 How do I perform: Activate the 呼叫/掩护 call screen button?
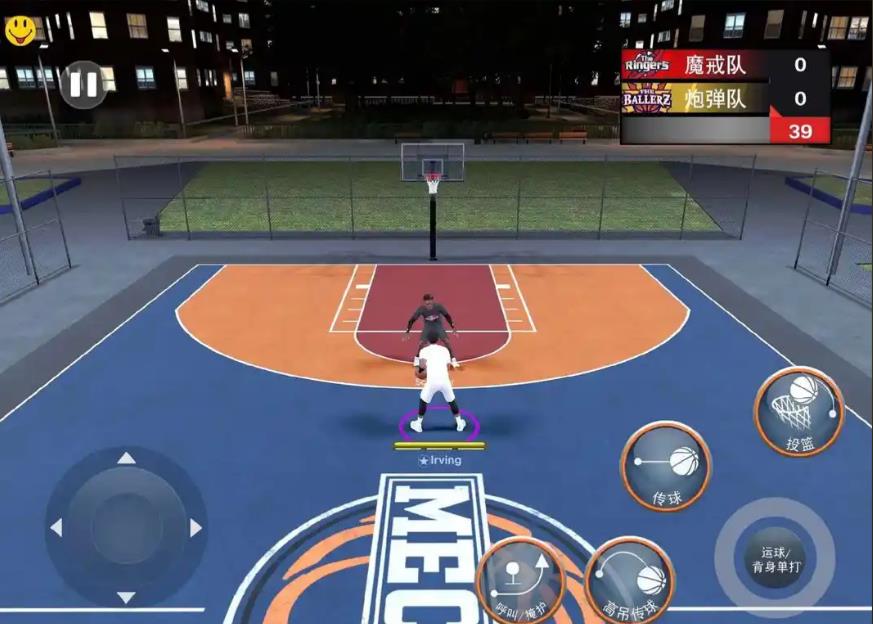[x=520, y=582]
